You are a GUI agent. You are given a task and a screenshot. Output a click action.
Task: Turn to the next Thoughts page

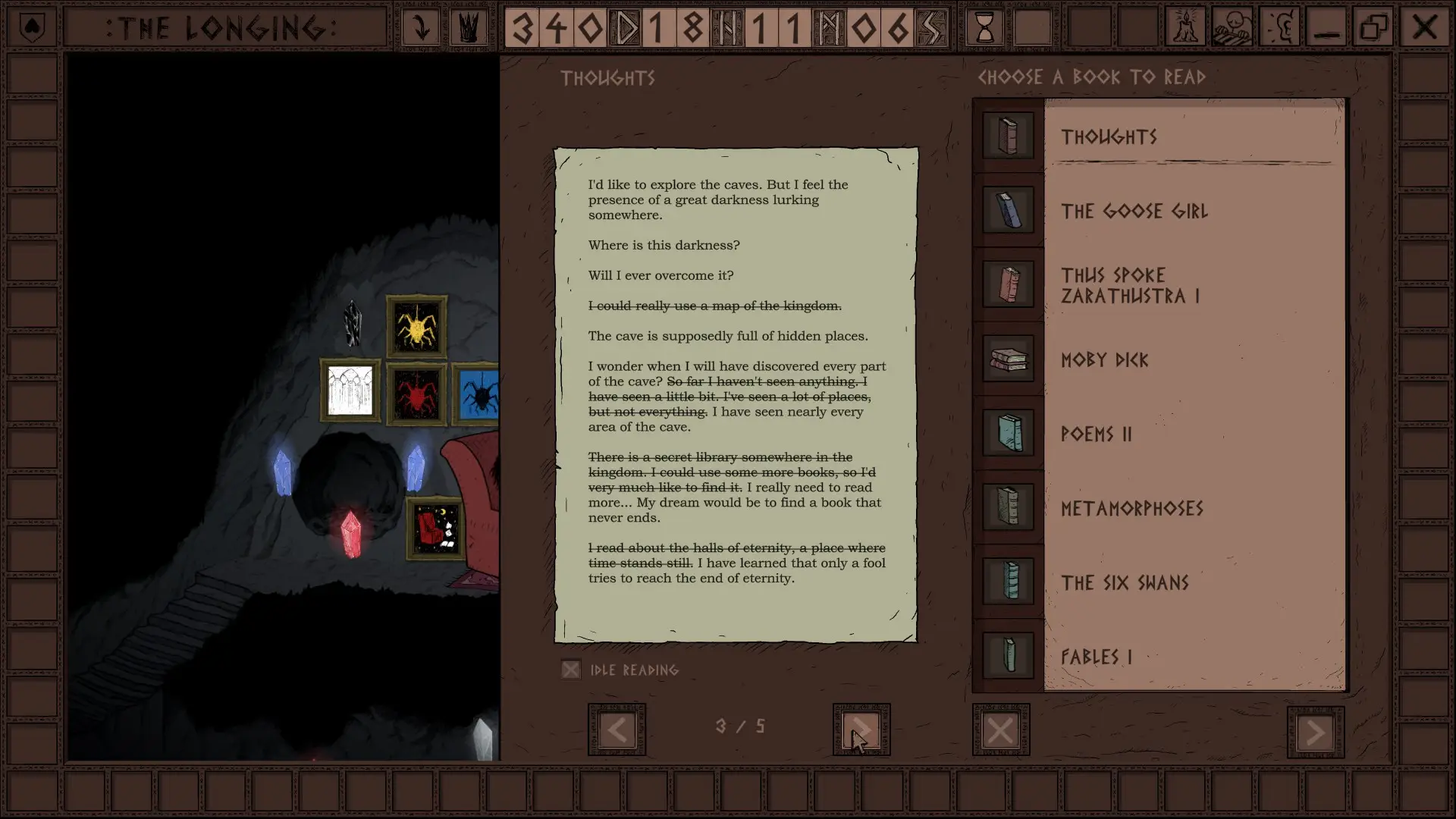pyautogui.click(x=861, y=730)
